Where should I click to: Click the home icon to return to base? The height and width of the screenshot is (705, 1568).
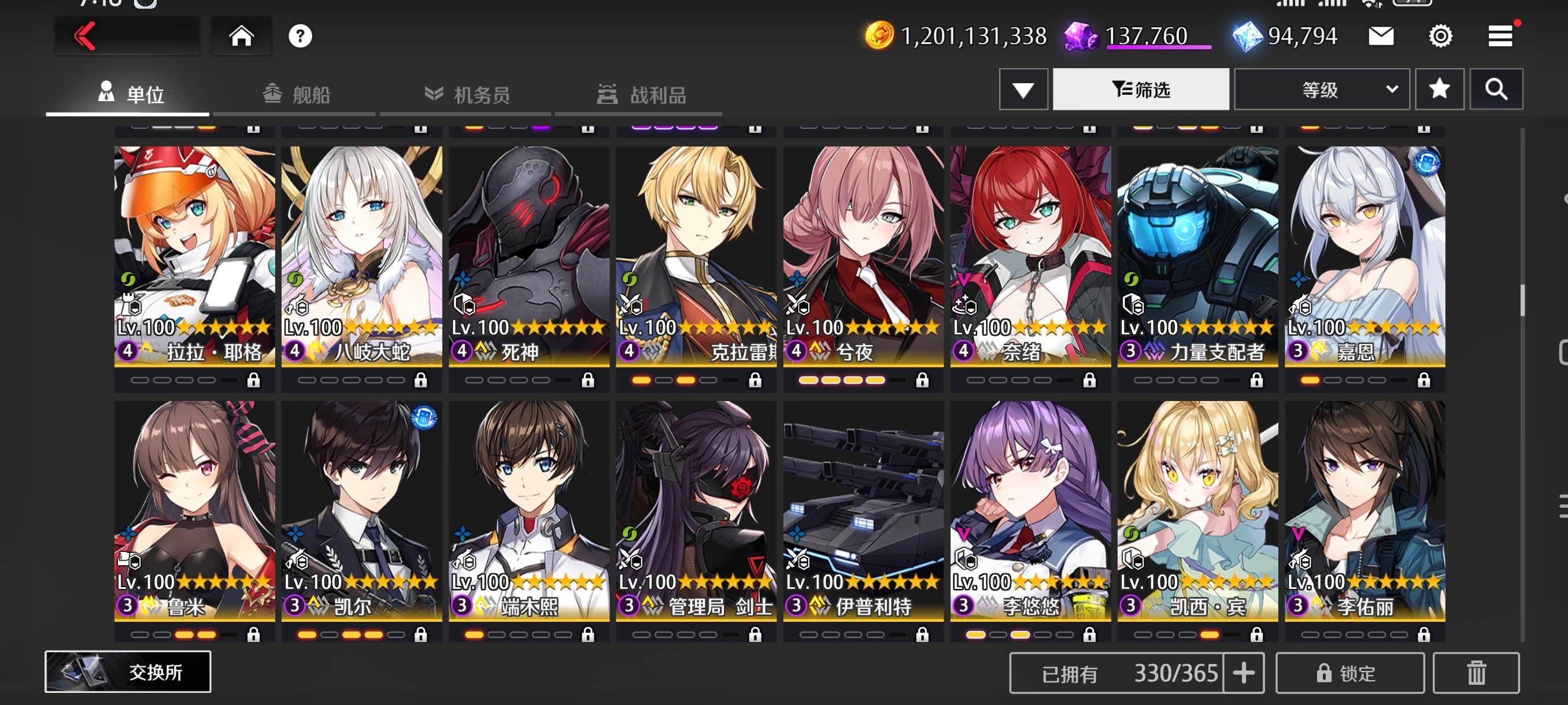pyautogui.click(x=242, y=35)
